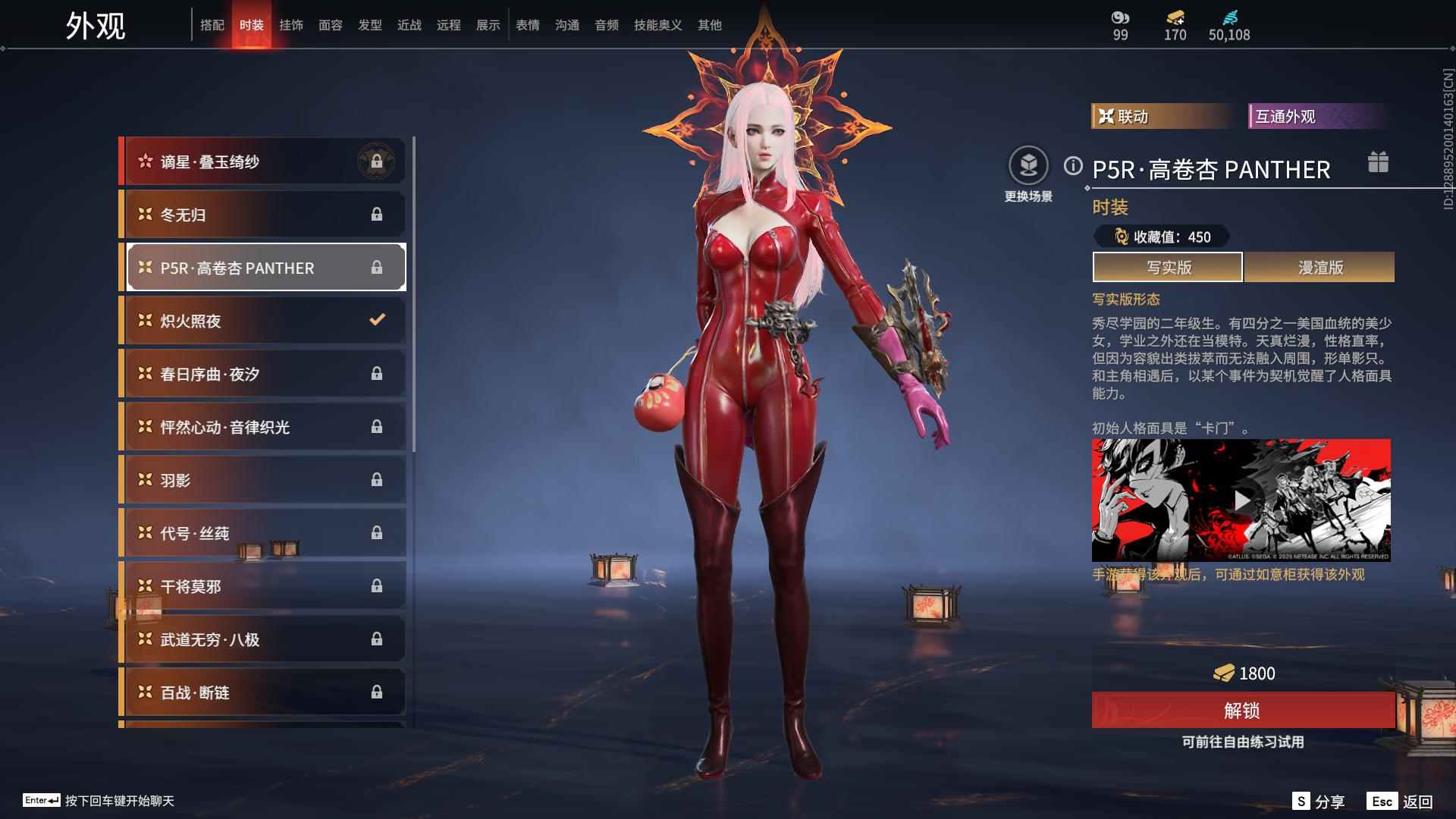Open the 挂饰 tab
The image size is (1456, 819).
point(291,25)
